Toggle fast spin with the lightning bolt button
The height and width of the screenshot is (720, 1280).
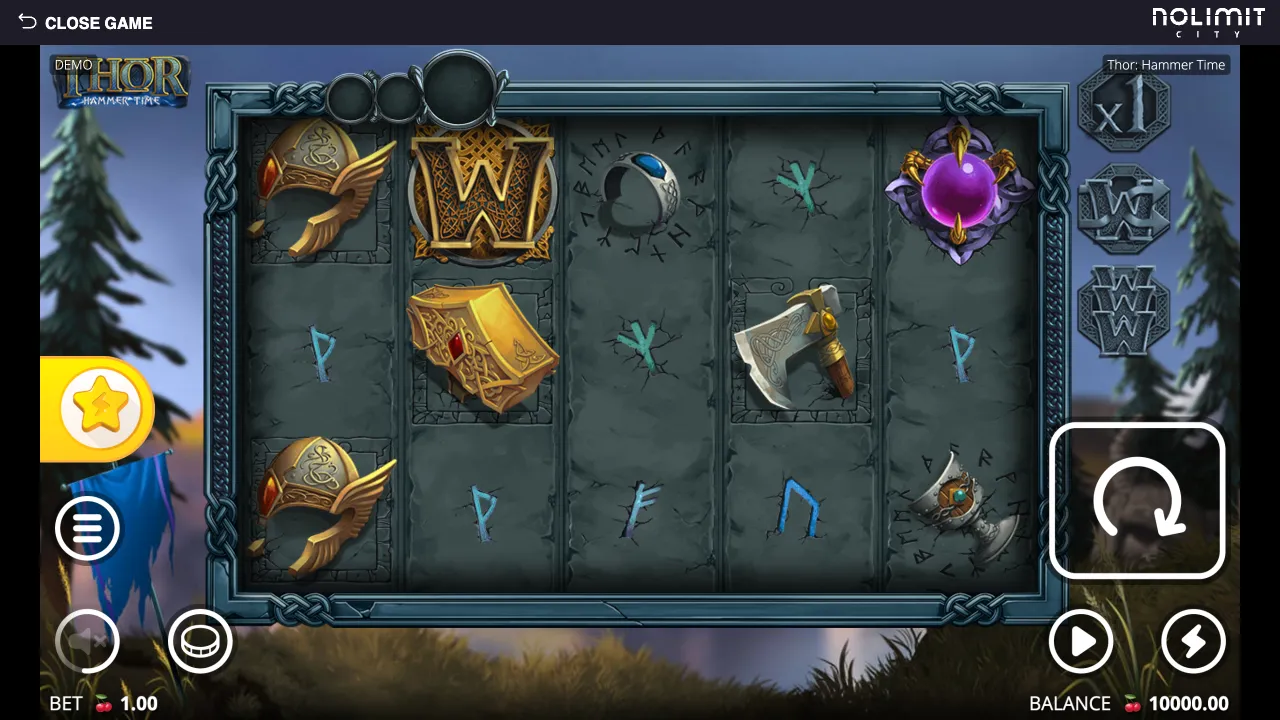1193,641
